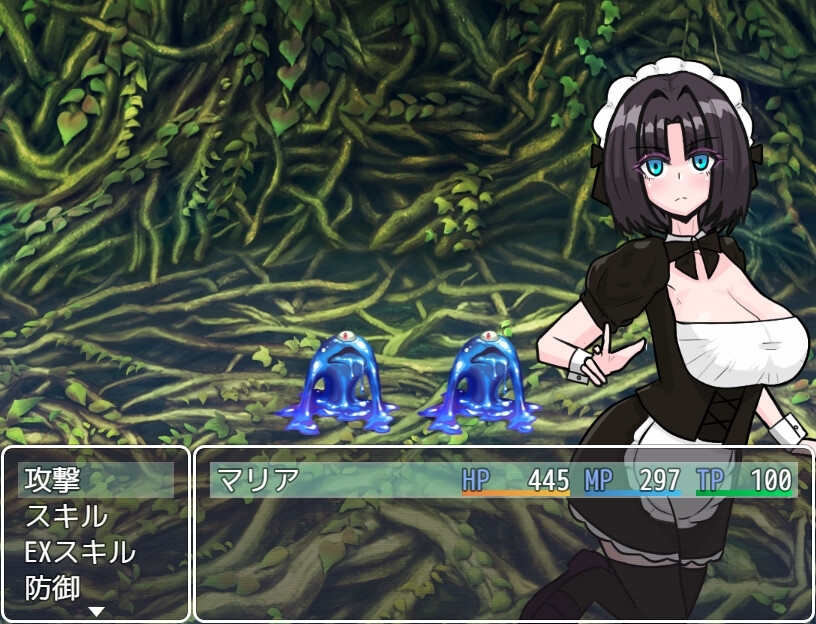Click the command list's down arrow
Viewport: 816px width, 624px height.
(96, 610)
